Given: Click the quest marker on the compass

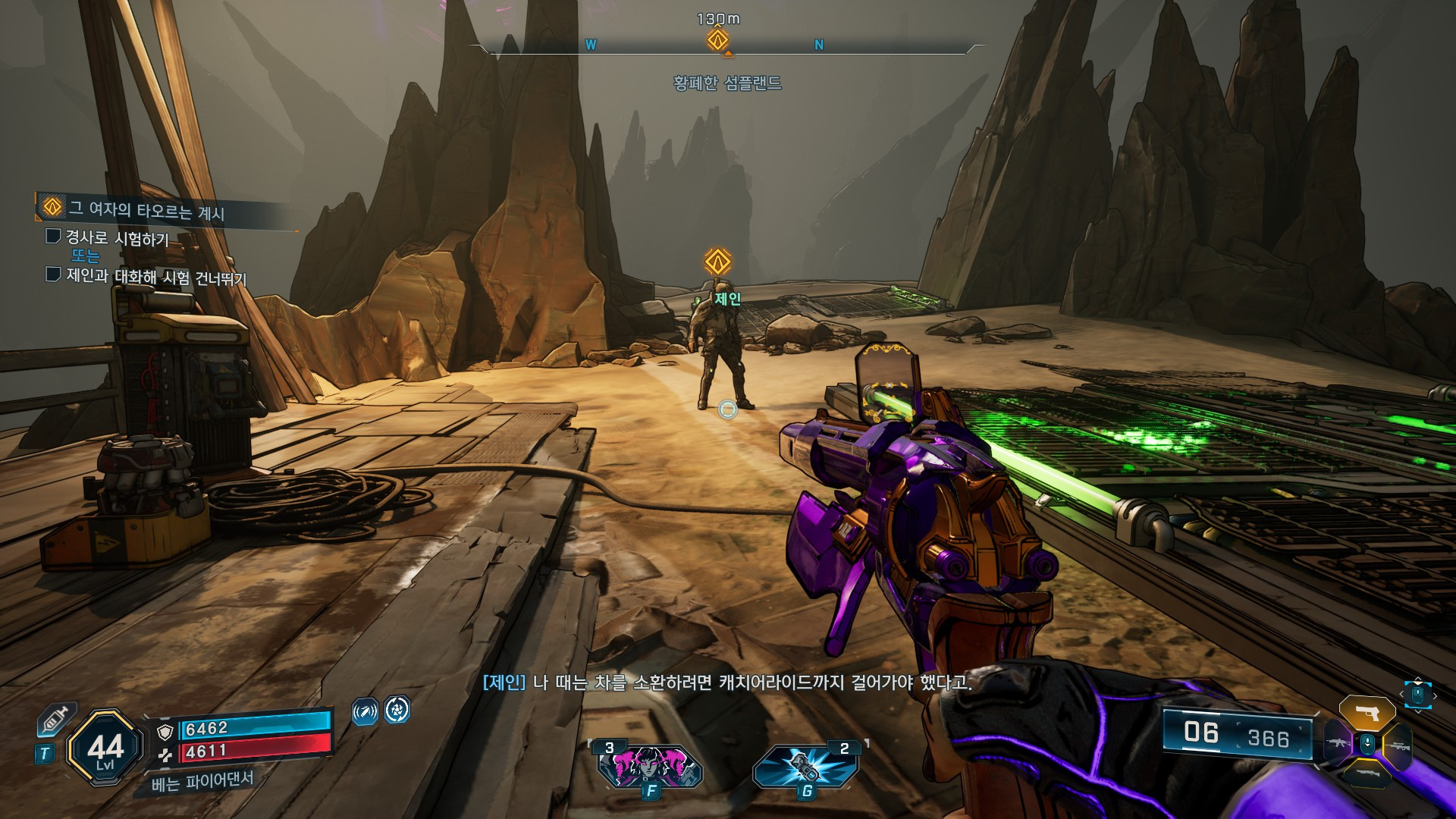Looking at the screenshot, I should click(x=717, y=39).
